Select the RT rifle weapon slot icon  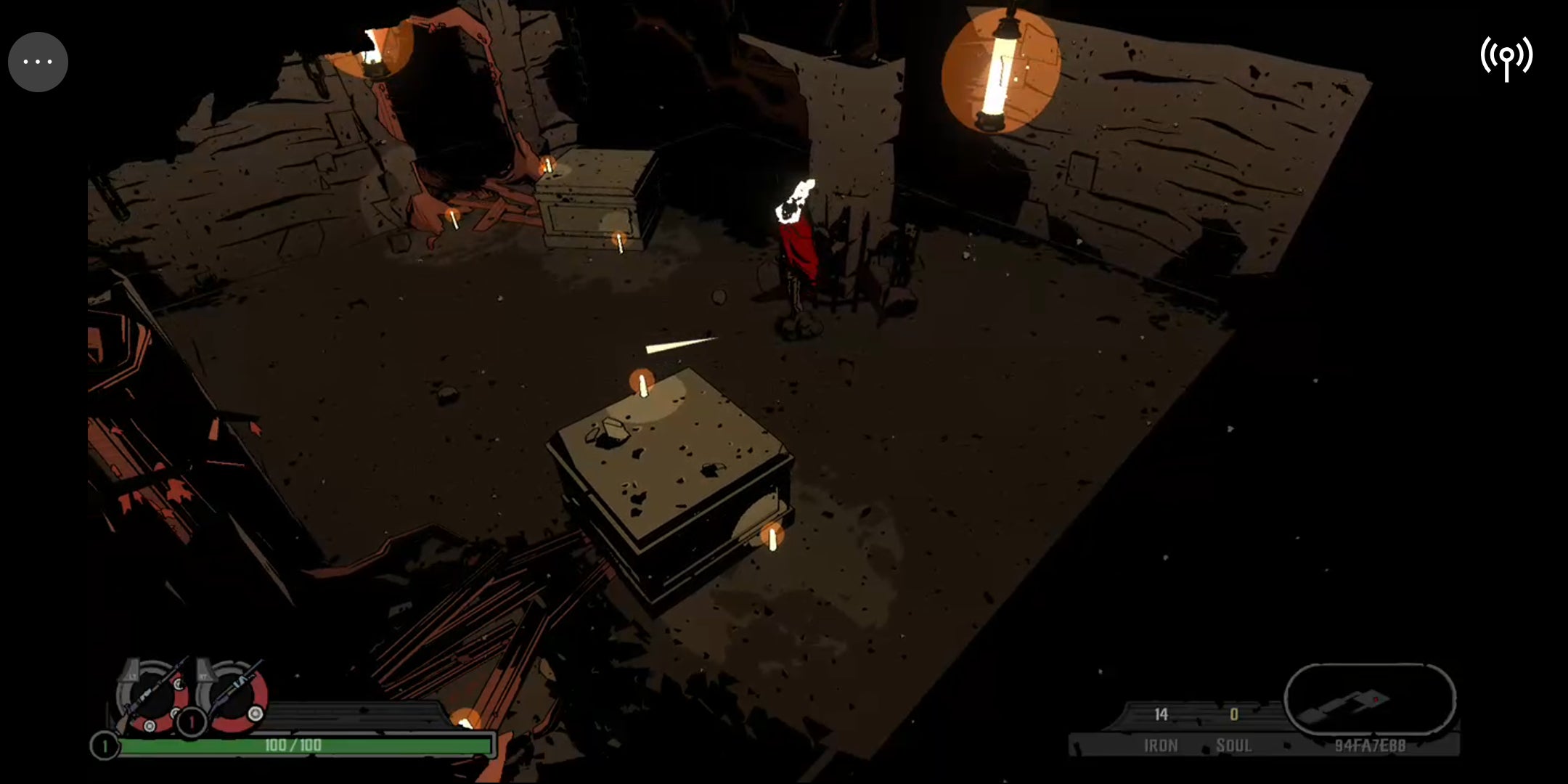(232, 695)
